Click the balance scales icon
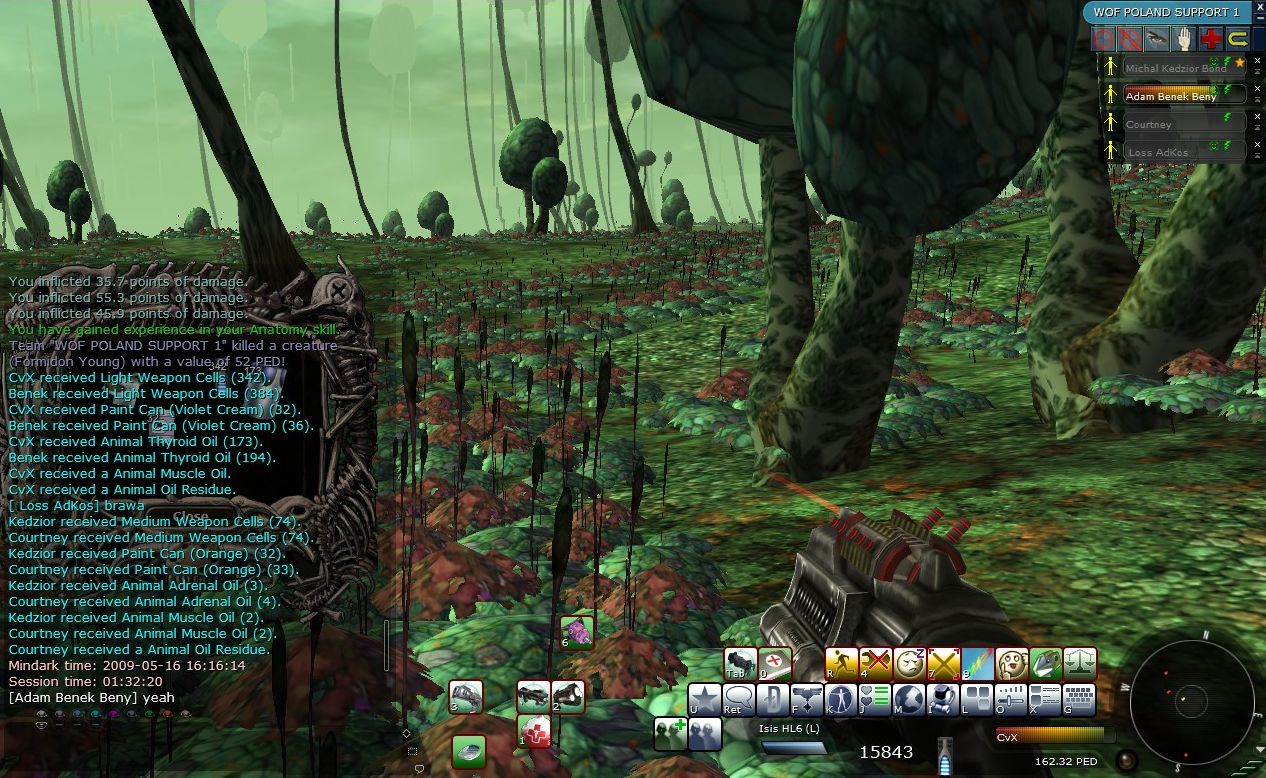The height and width of the screenshot is (778, 1266). point(1079,663)
